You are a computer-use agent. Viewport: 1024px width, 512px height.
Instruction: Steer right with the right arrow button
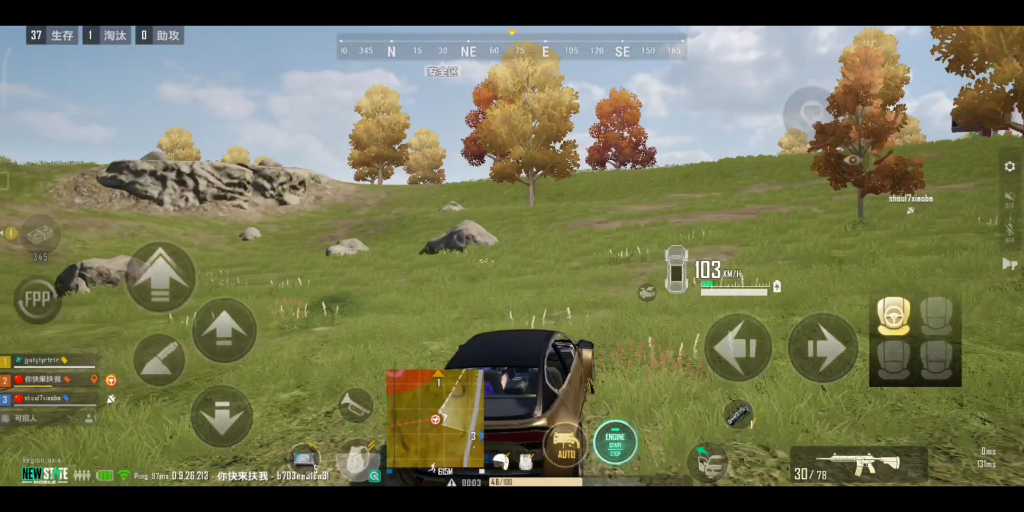[823, 348]
